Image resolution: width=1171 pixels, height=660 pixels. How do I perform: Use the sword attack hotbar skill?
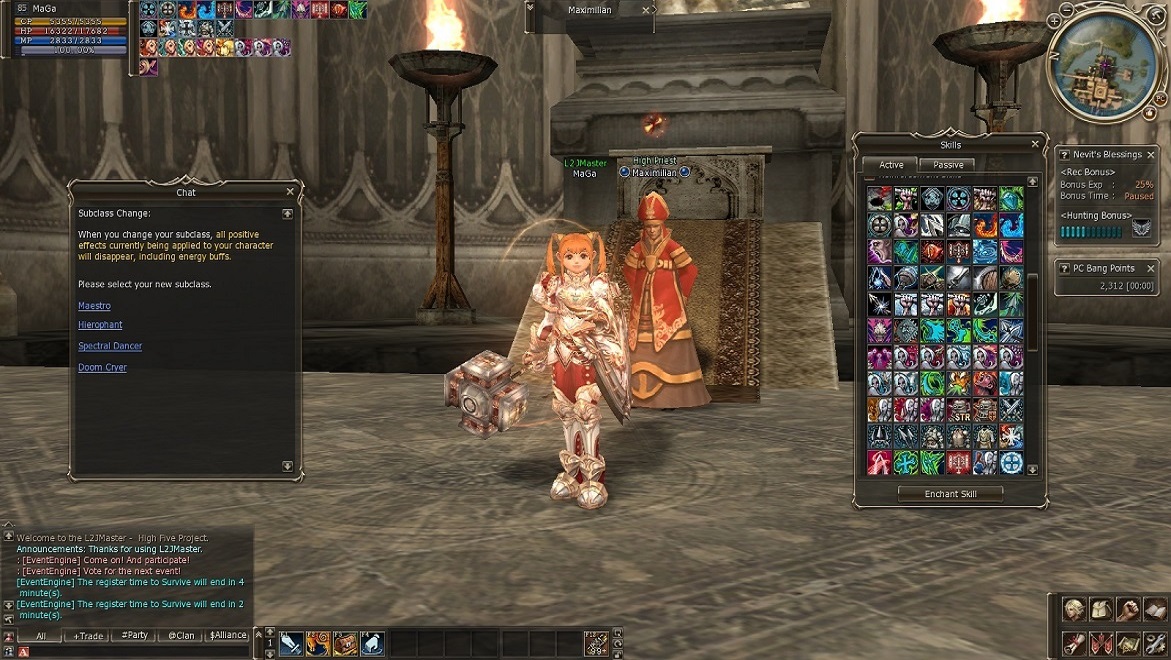point(291,644)
